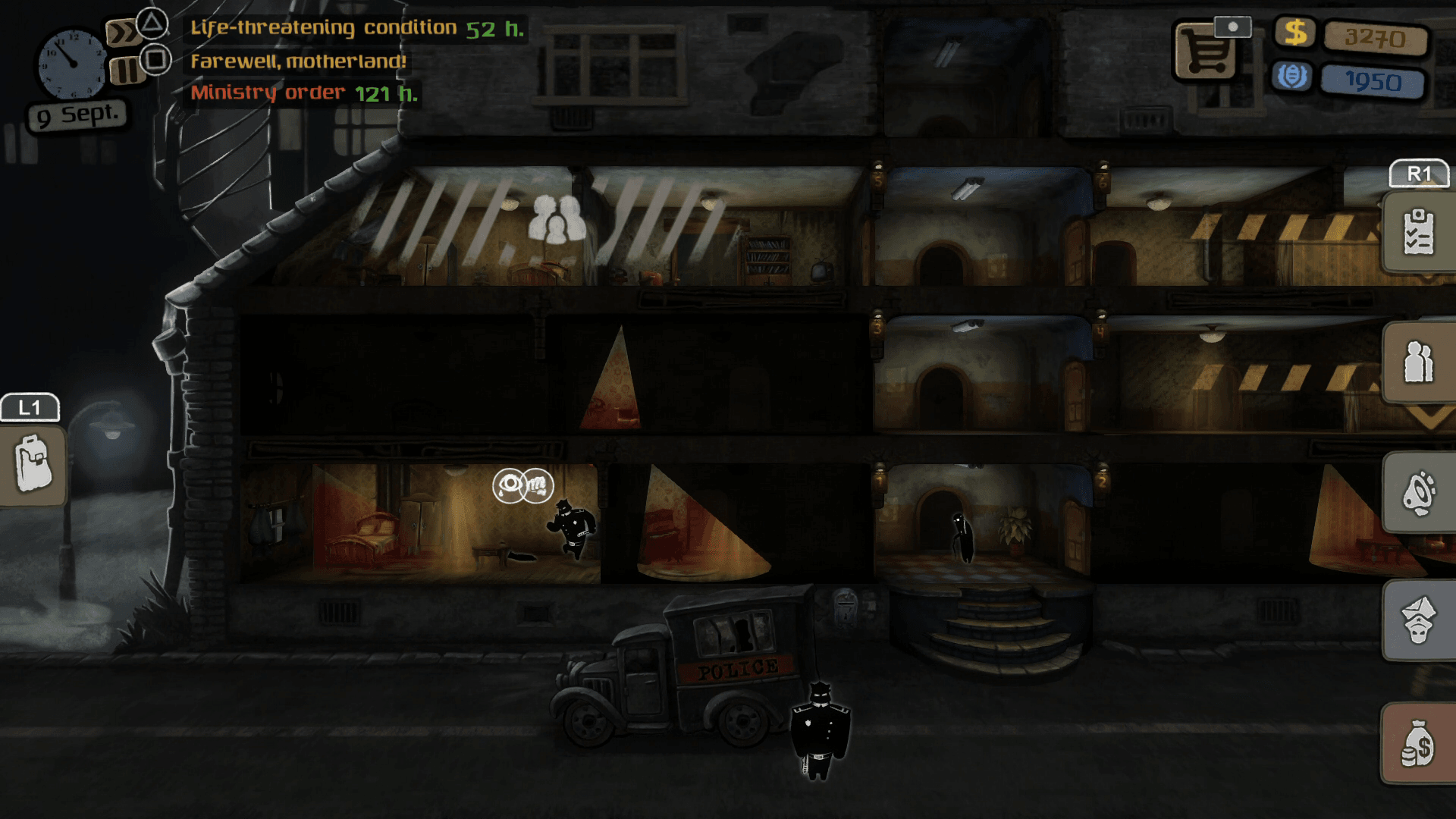Click the family icon in the attic apartment

click(557, 220)
